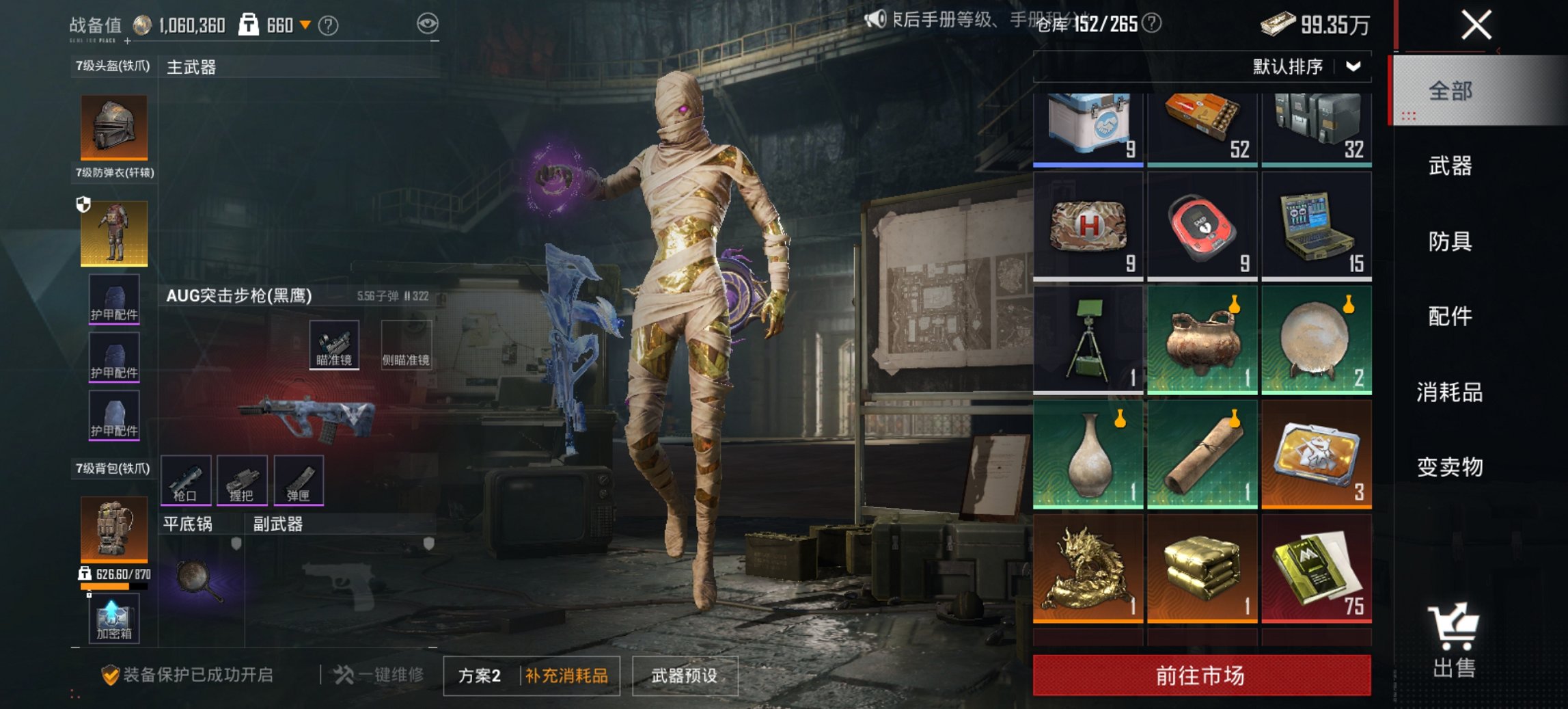
Task: Toggle the eye preview icon at top
Action: [x=429, y=23]
